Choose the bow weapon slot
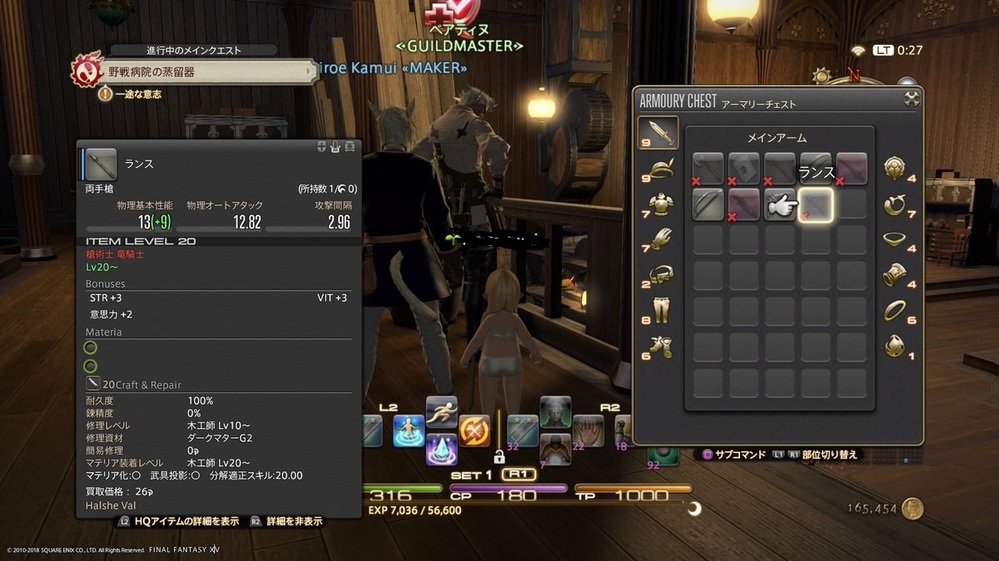This screenshot has height=561, width=999. tap(708, 205)
